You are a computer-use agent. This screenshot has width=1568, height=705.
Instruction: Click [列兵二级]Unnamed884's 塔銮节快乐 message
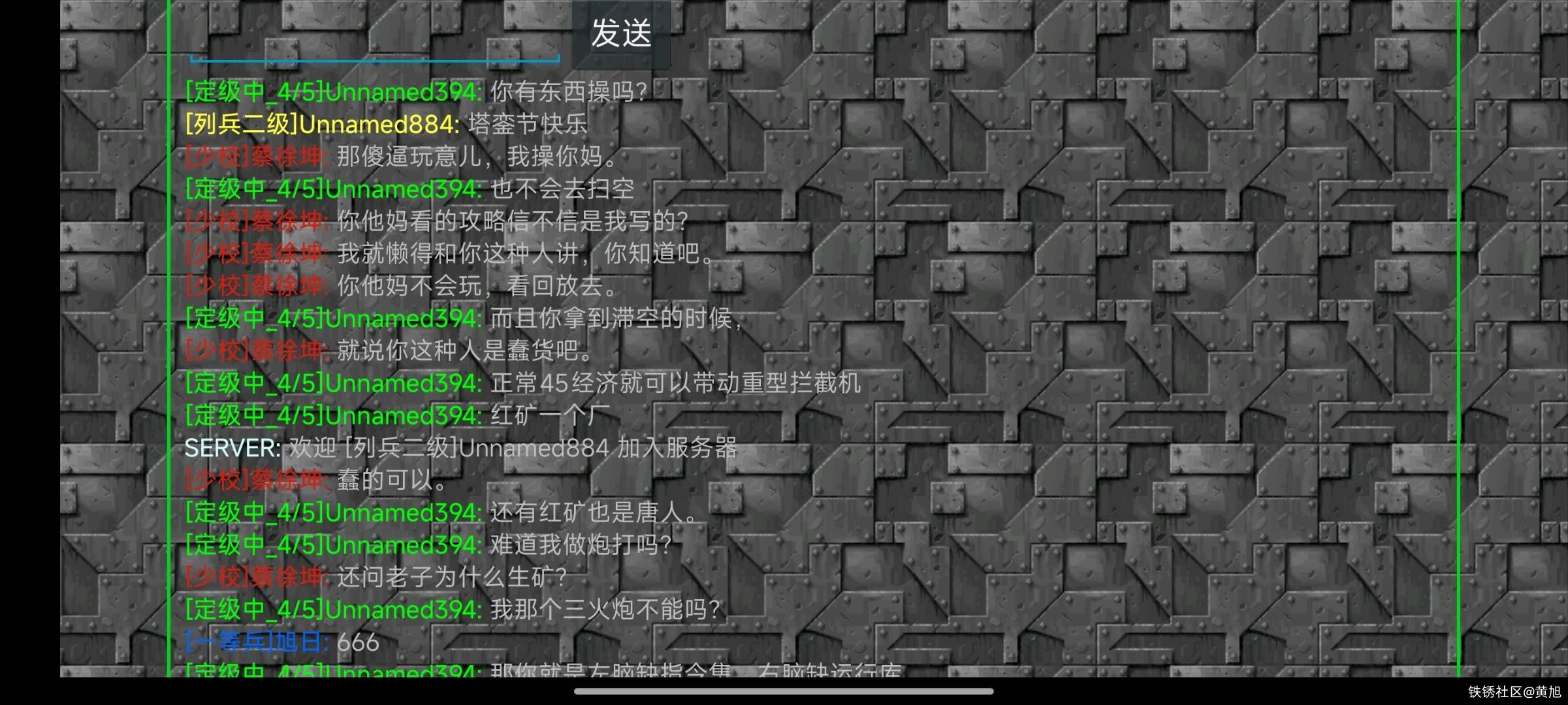529,124
